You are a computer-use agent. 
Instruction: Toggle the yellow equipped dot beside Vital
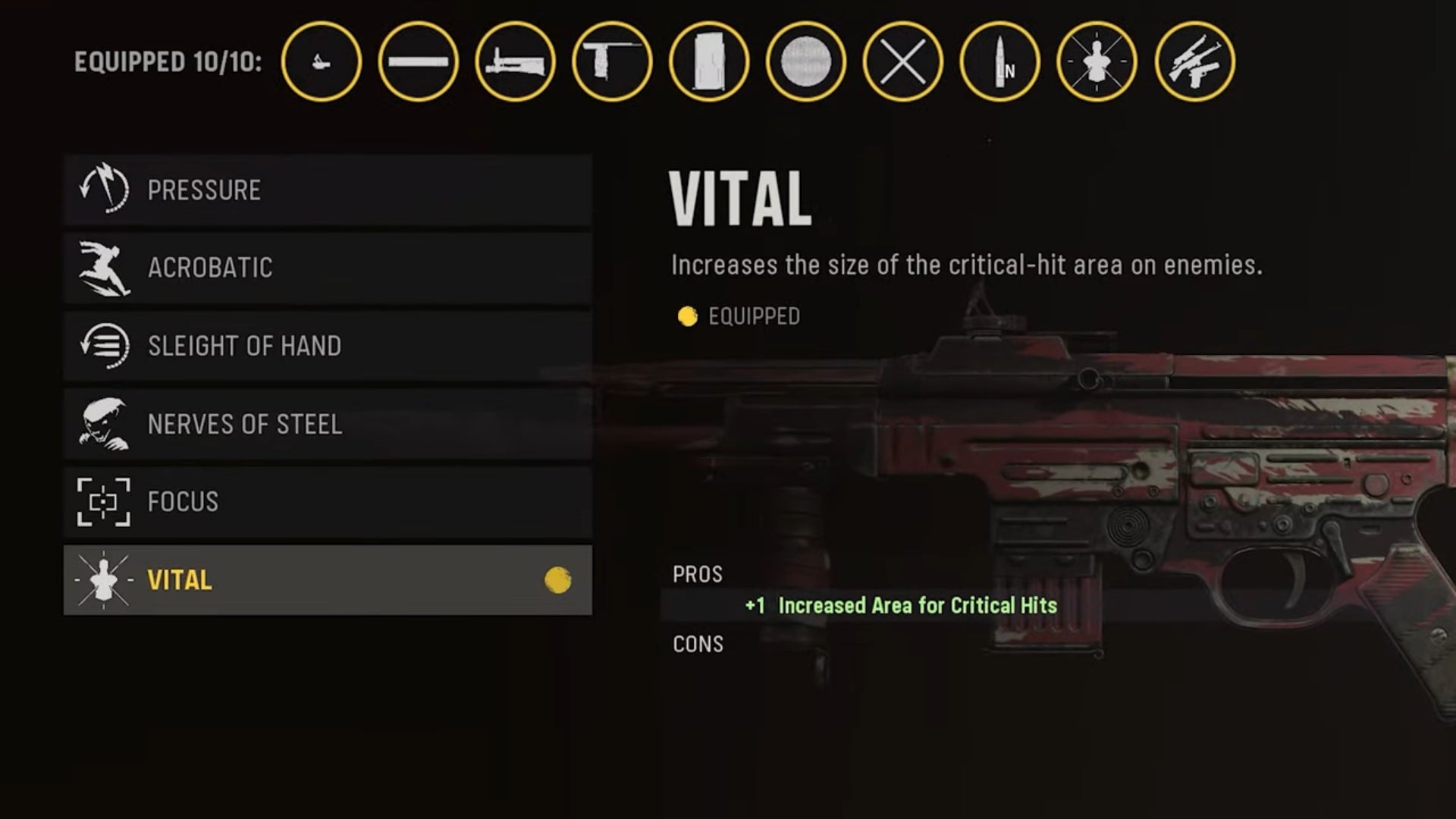pyautogui.click(x=559, y=579)
